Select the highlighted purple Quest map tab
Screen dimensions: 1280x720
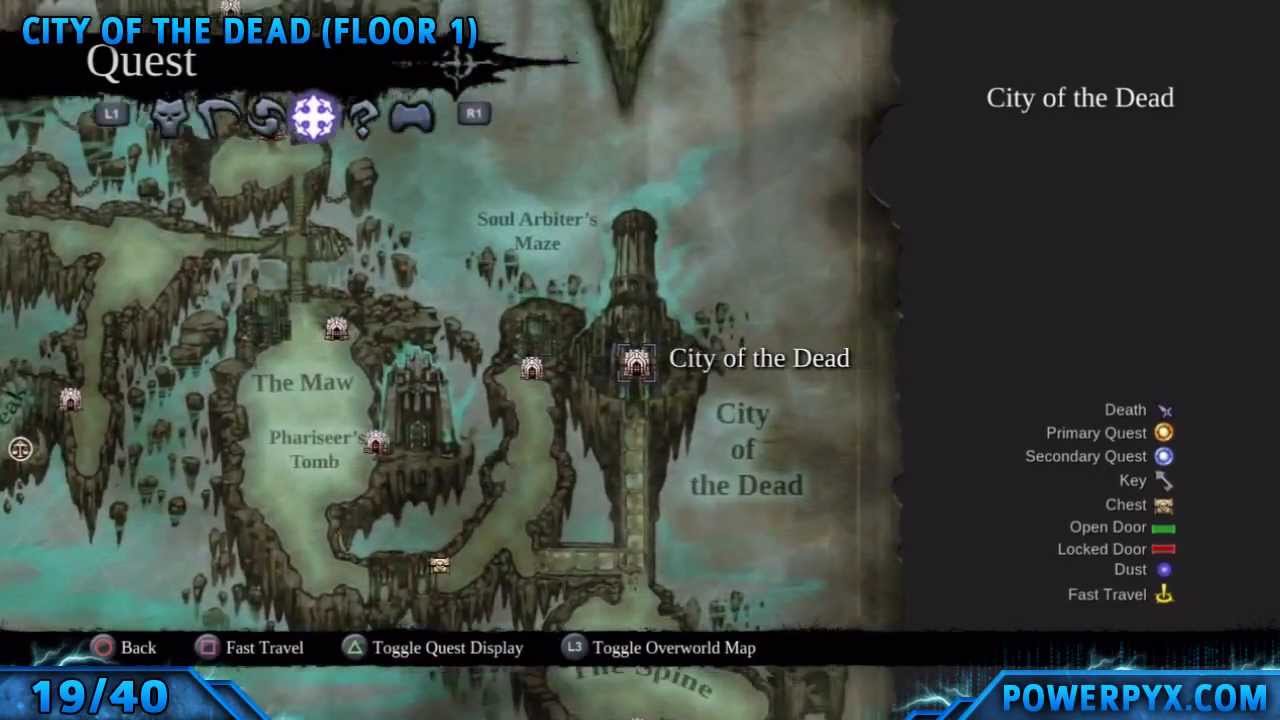pos(313,117)
